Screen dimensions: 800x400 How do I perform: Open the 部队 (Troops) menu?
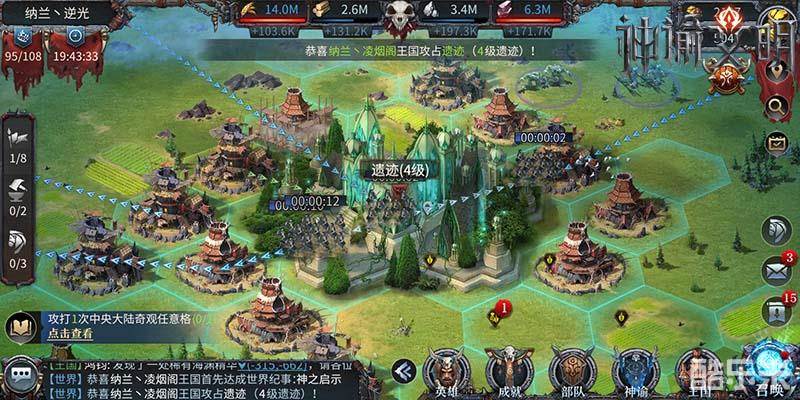click(x=572, y=366)
